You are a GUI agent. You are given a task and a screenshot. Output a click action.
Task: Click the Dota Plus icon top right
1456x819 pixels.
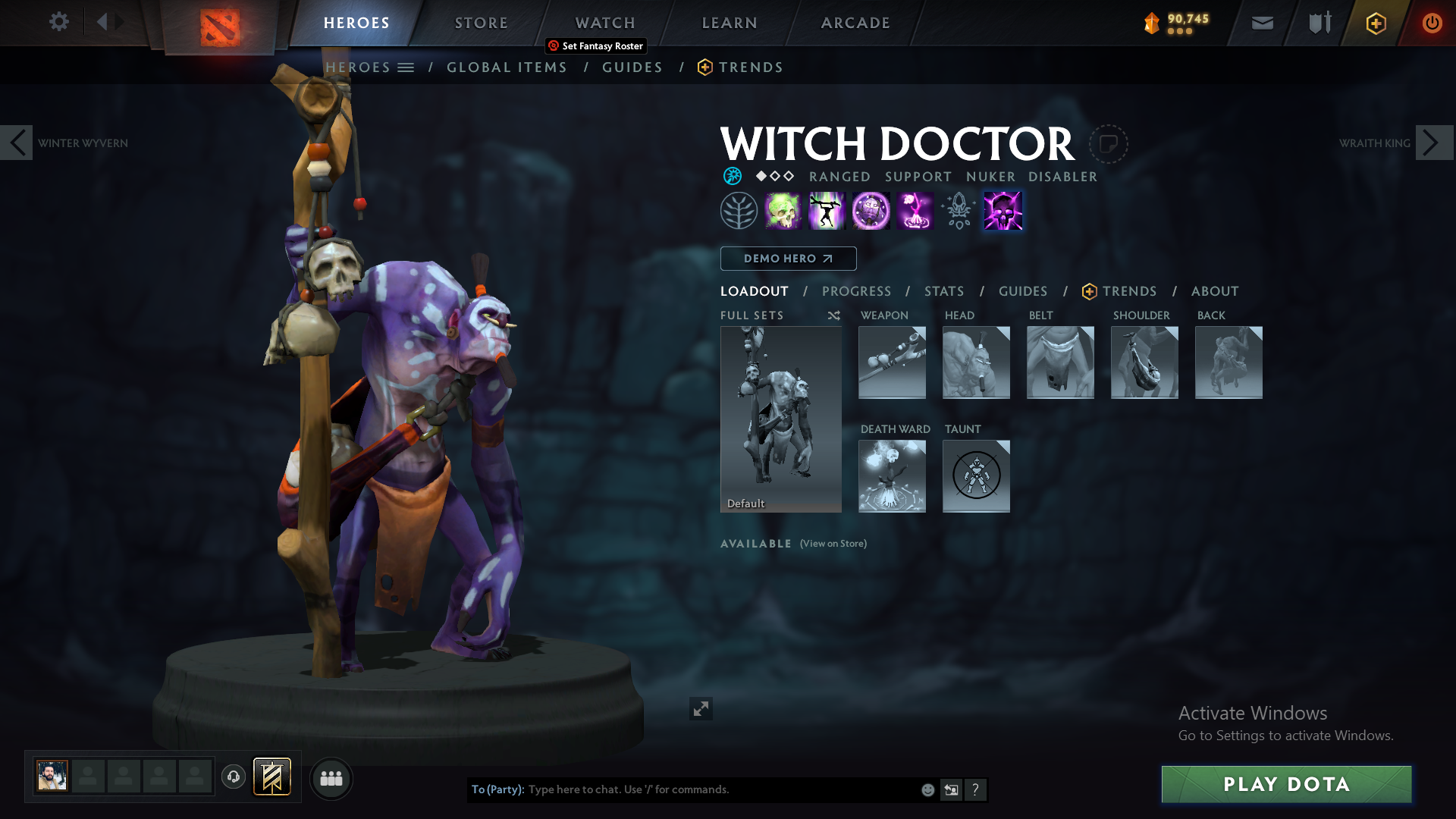click(1376, 23)
